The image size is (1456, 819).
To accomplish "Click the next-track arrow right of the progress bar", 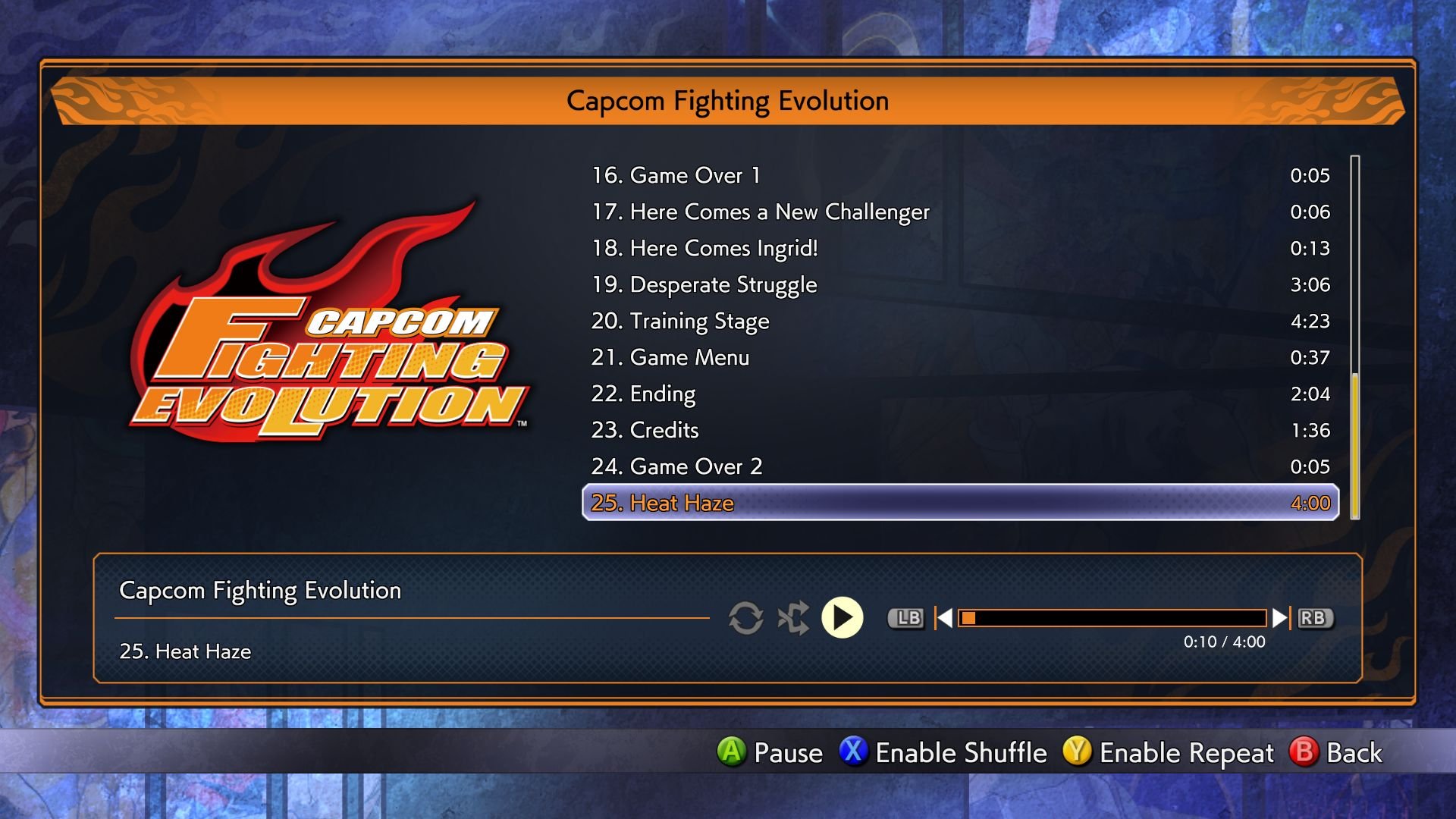I will 1282,618.
